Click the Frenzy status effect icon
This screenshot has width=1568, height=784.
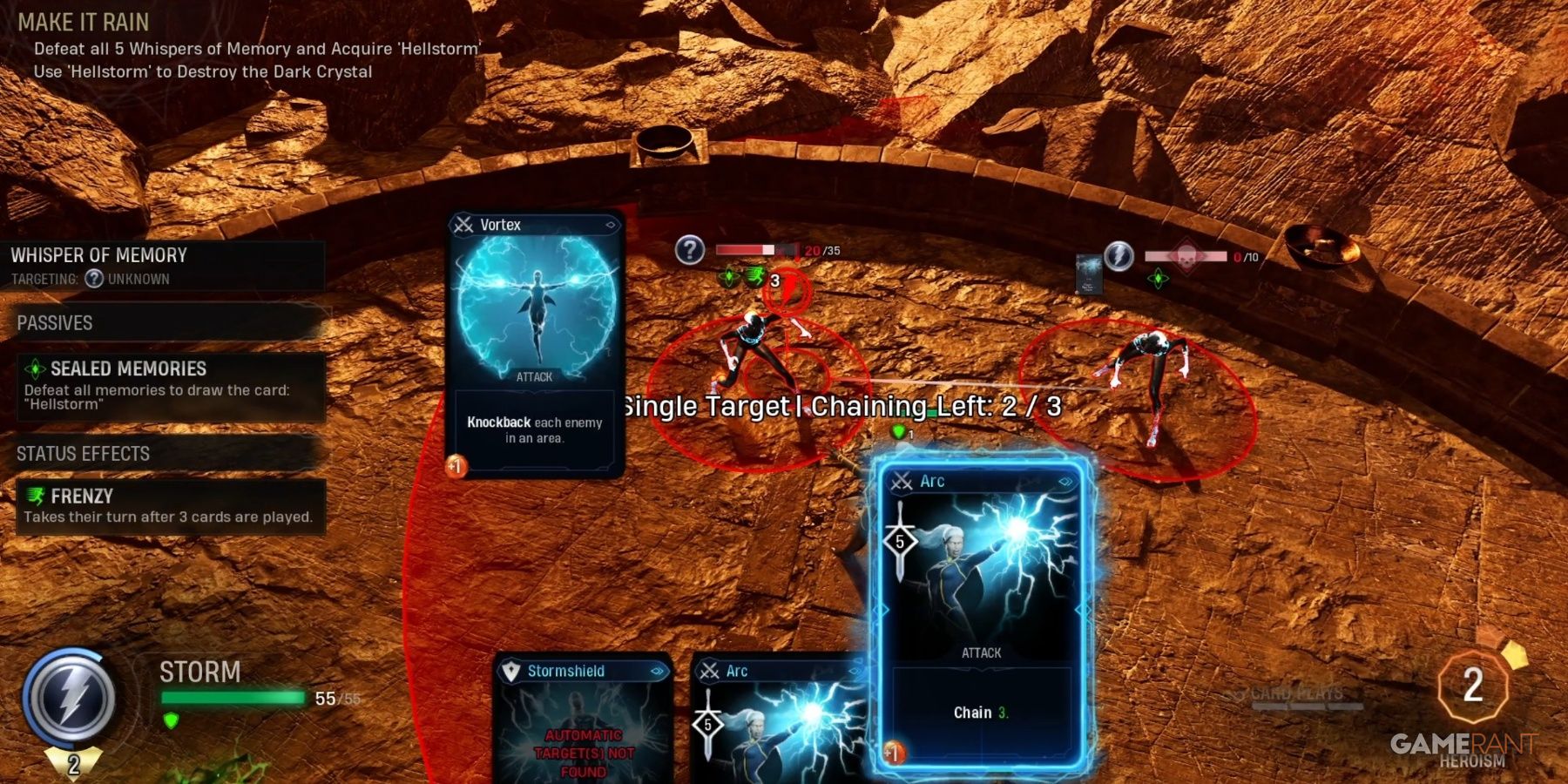coord(37,497)
